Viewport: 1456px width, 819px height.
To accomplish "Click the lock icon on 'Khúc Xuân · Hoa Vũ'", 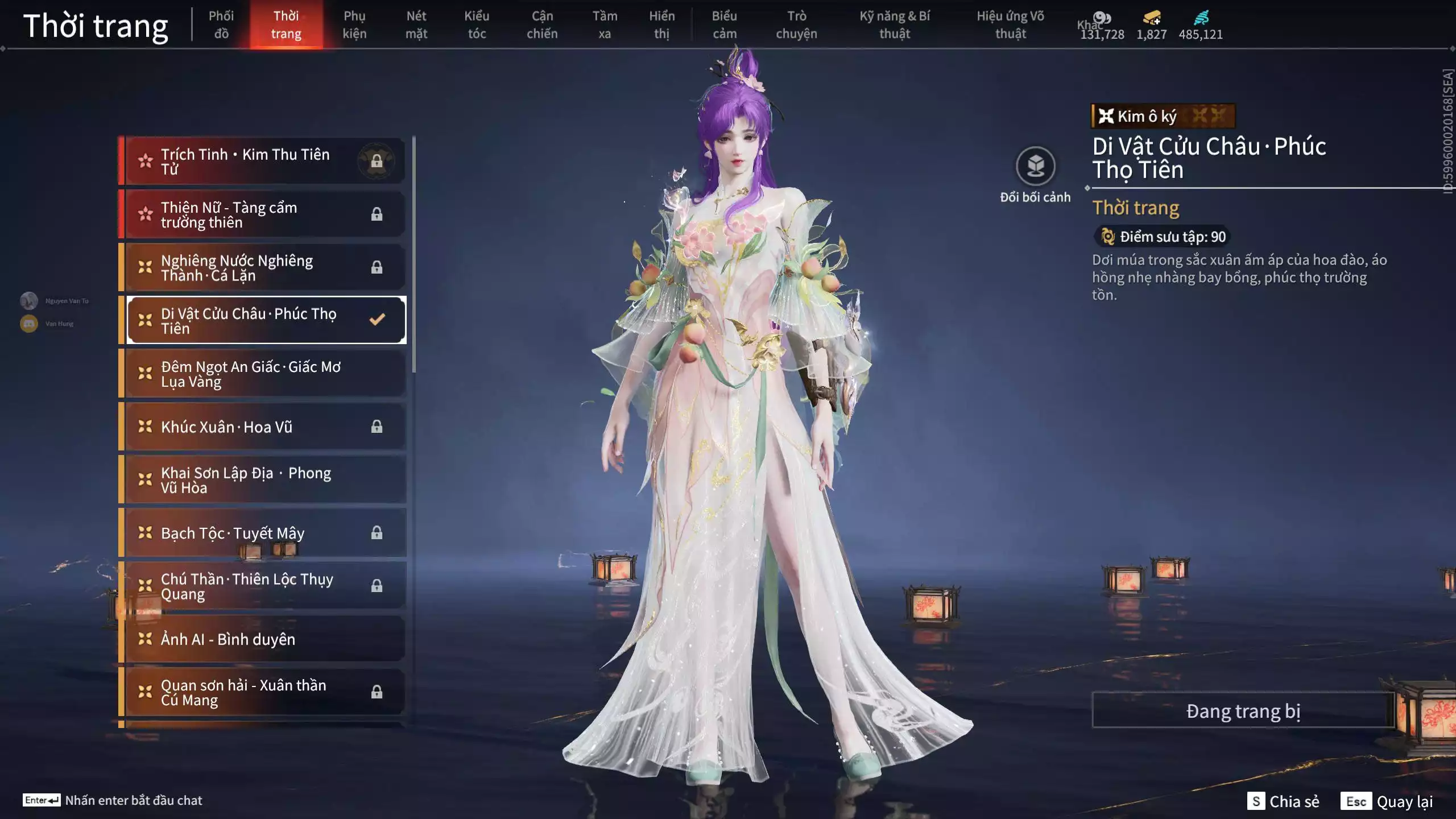I will click(x=377, y=427).
